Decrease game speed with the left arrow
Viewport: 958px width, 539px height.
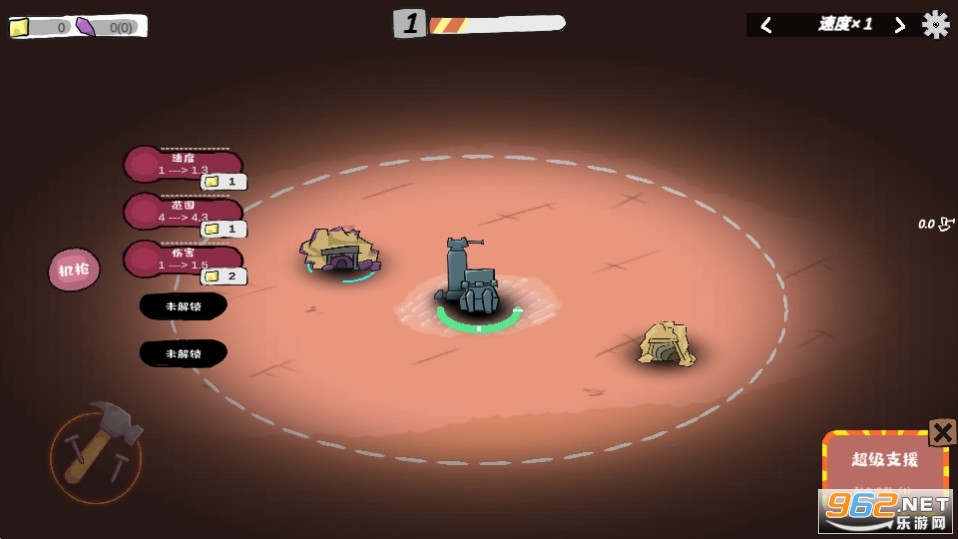point(767,25)
